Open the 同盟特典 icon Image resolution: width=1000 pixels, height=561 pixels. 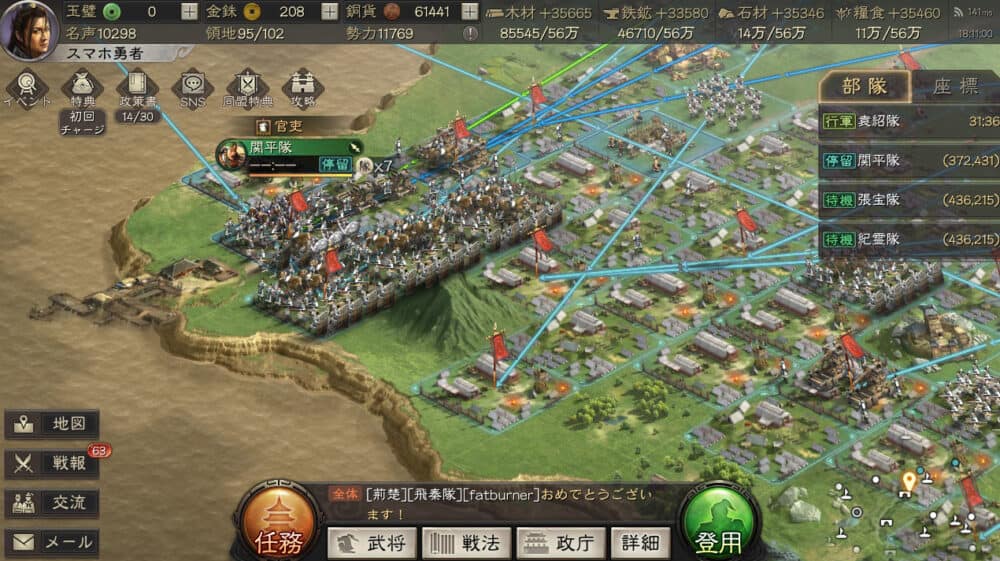(248, 87)
